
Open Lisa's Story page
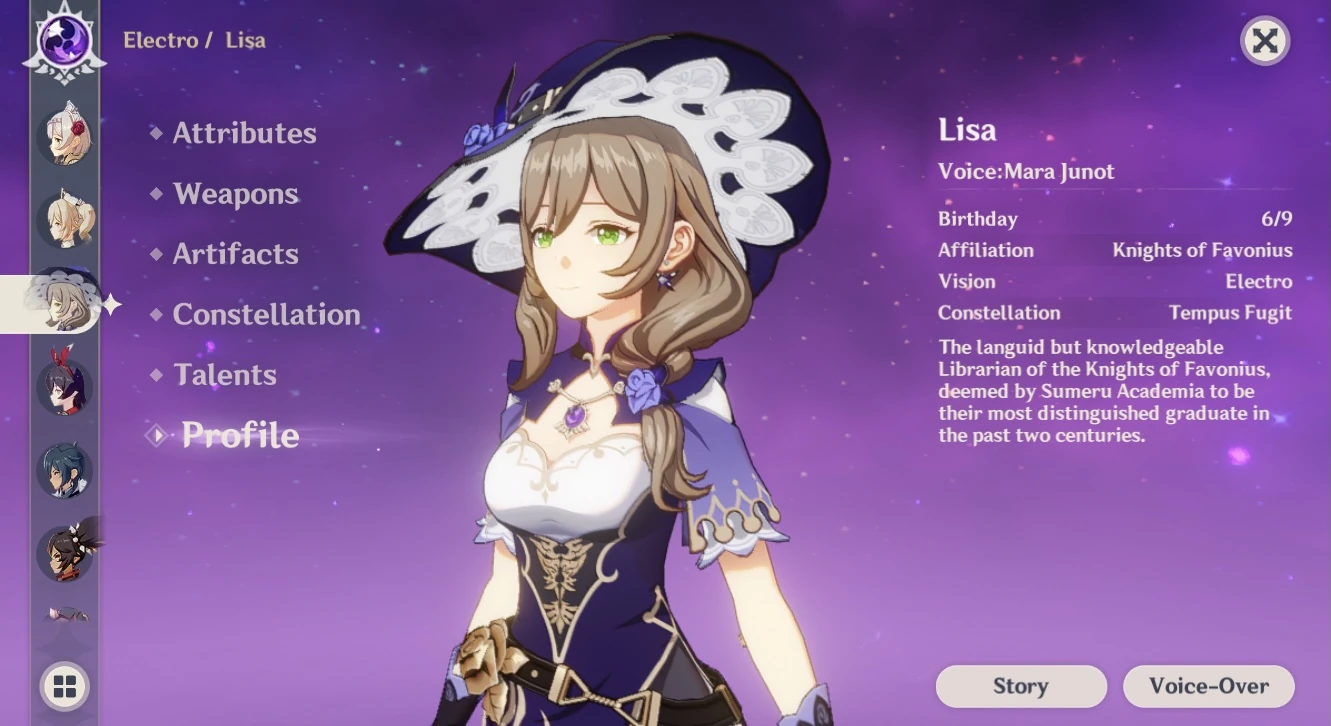coord(1020,686)
